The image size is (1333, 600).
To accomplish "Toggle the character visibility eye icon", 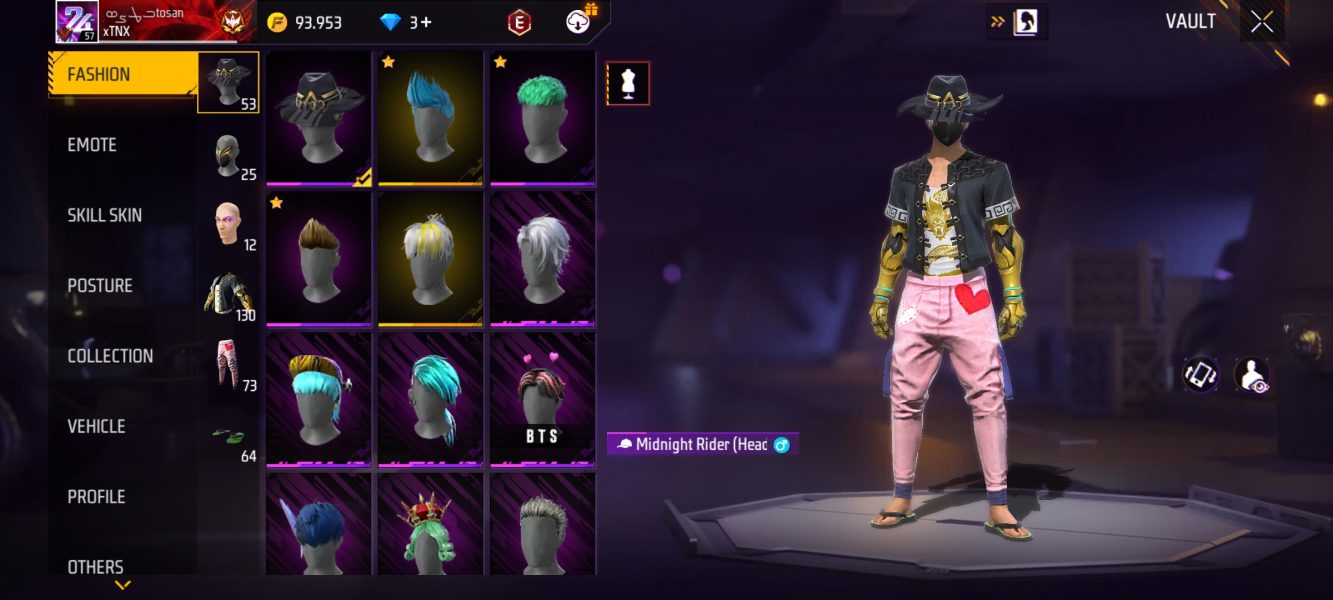I will 1251,375.
